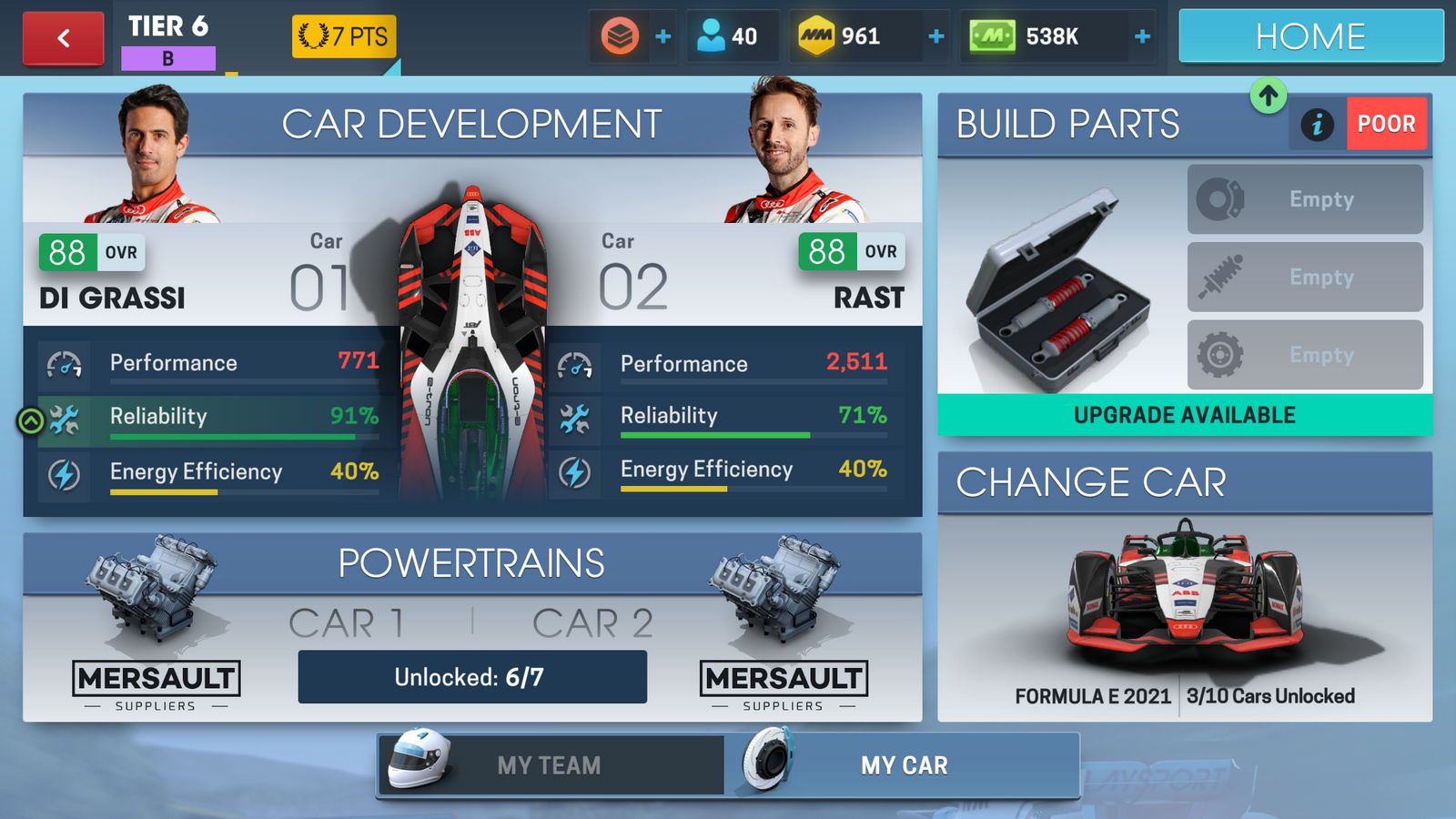Image resolution: width=1456 pixels, height=819 pixels.
Task: Tap the performance gauge icon for Car 01
Action: coord(64,362)
